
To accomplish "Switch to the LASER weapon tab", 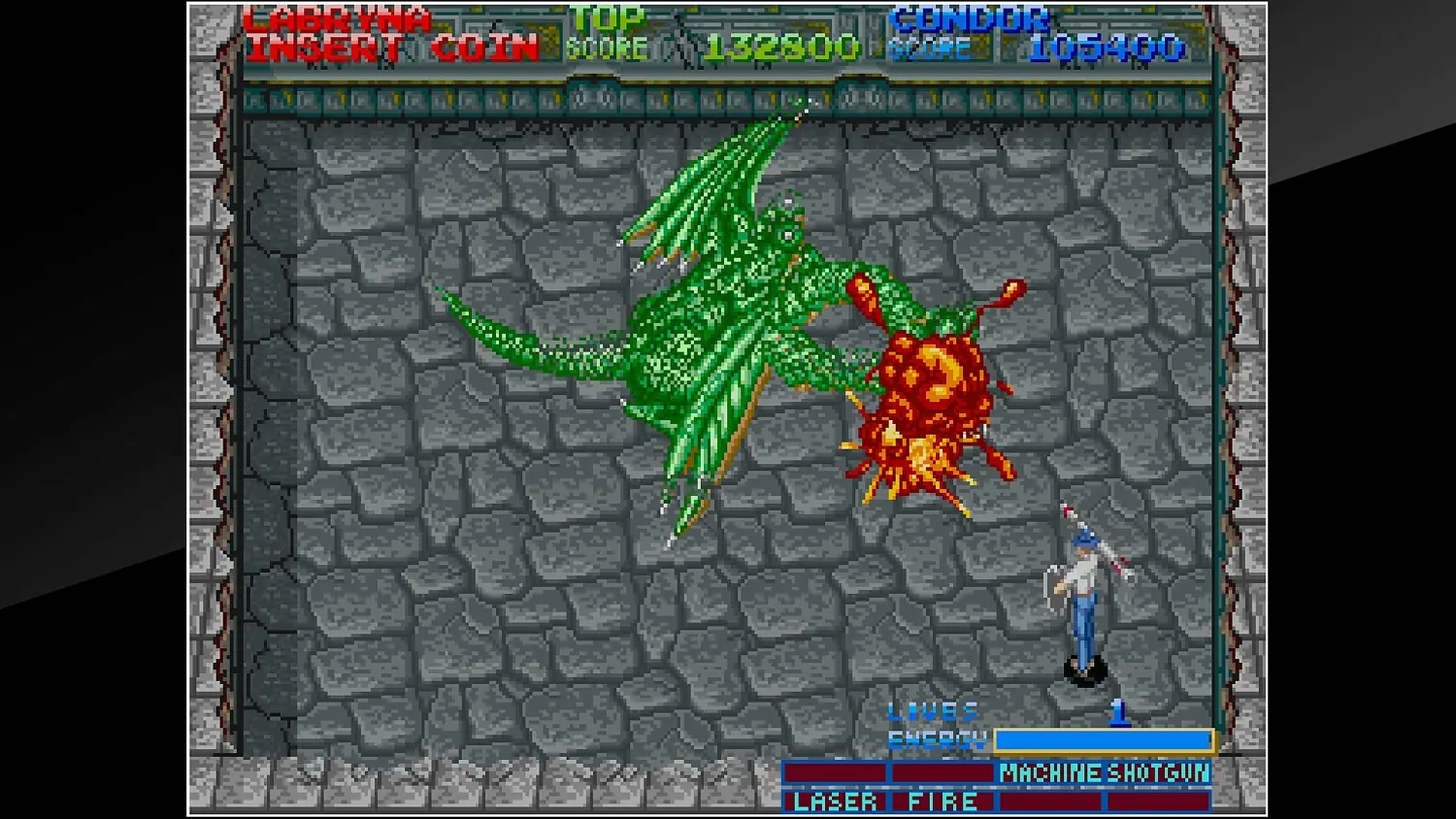I will 835,802.
